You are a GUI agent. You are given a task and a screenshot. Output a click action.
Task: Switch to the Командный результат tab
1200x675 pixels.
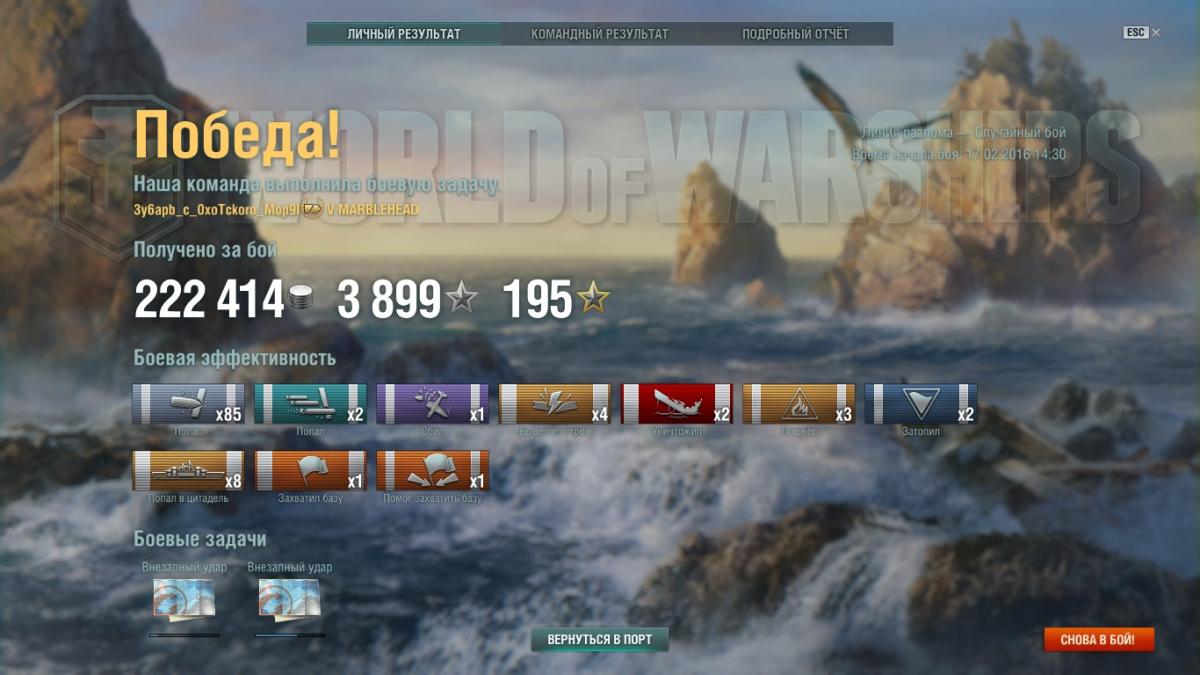[x=599, y=34]
